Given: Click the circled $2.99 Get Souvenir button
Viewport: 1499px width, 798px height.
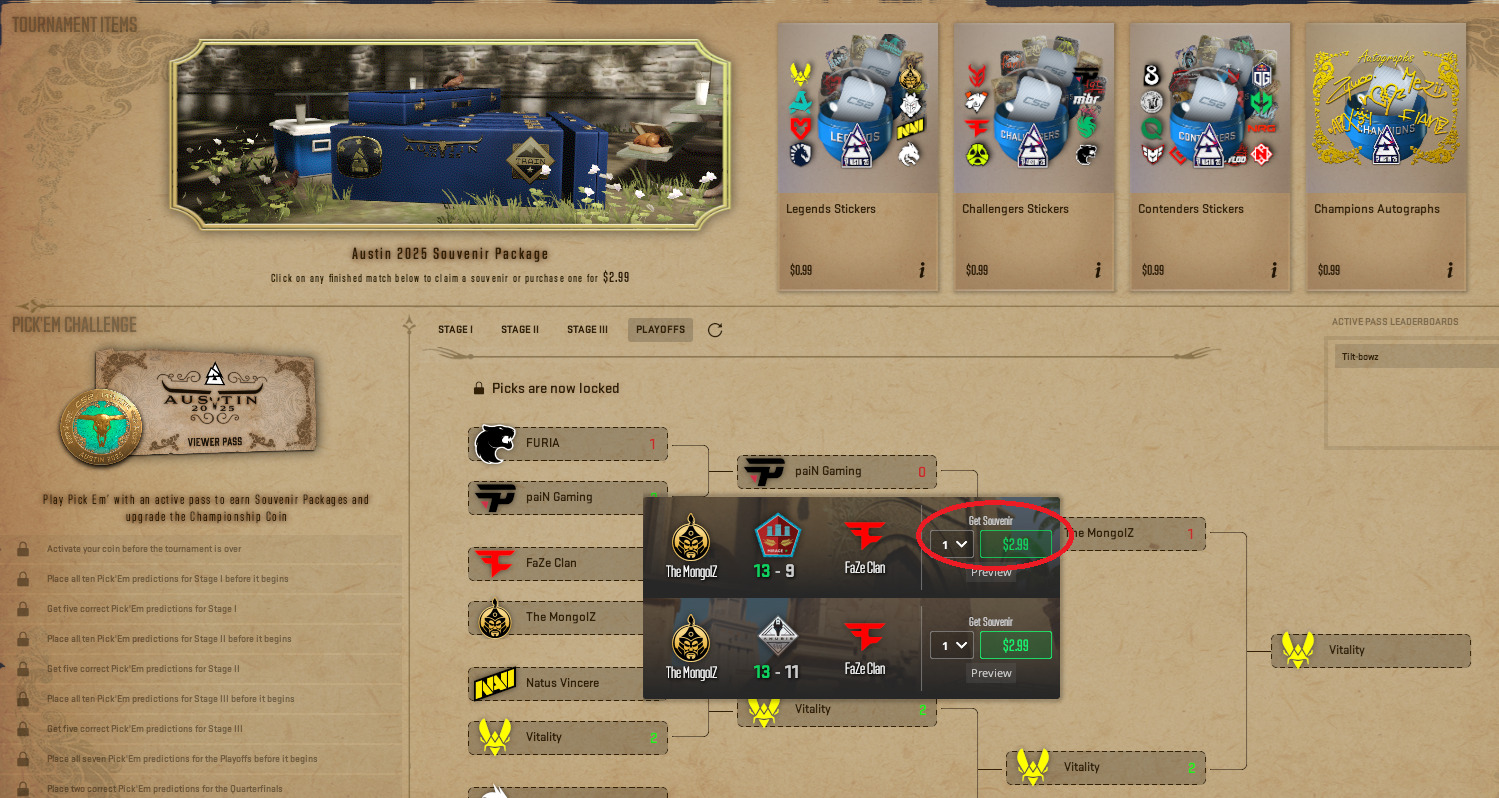Looking at the screenshot, I should click(x=1015, y=543).
